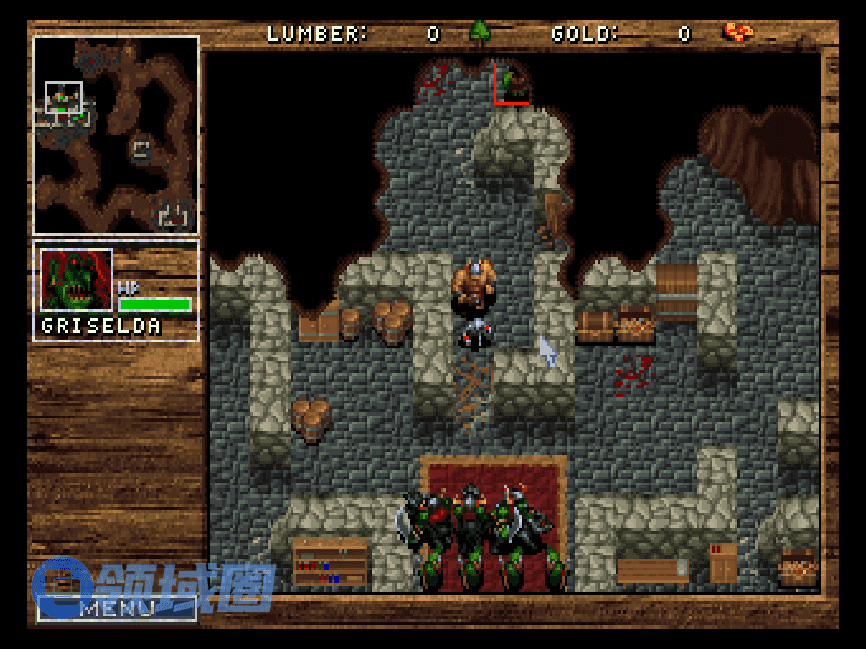Select the unit in the red selection box
The width and height of the screenshot is (866, 649).
(x=512, y=82)
